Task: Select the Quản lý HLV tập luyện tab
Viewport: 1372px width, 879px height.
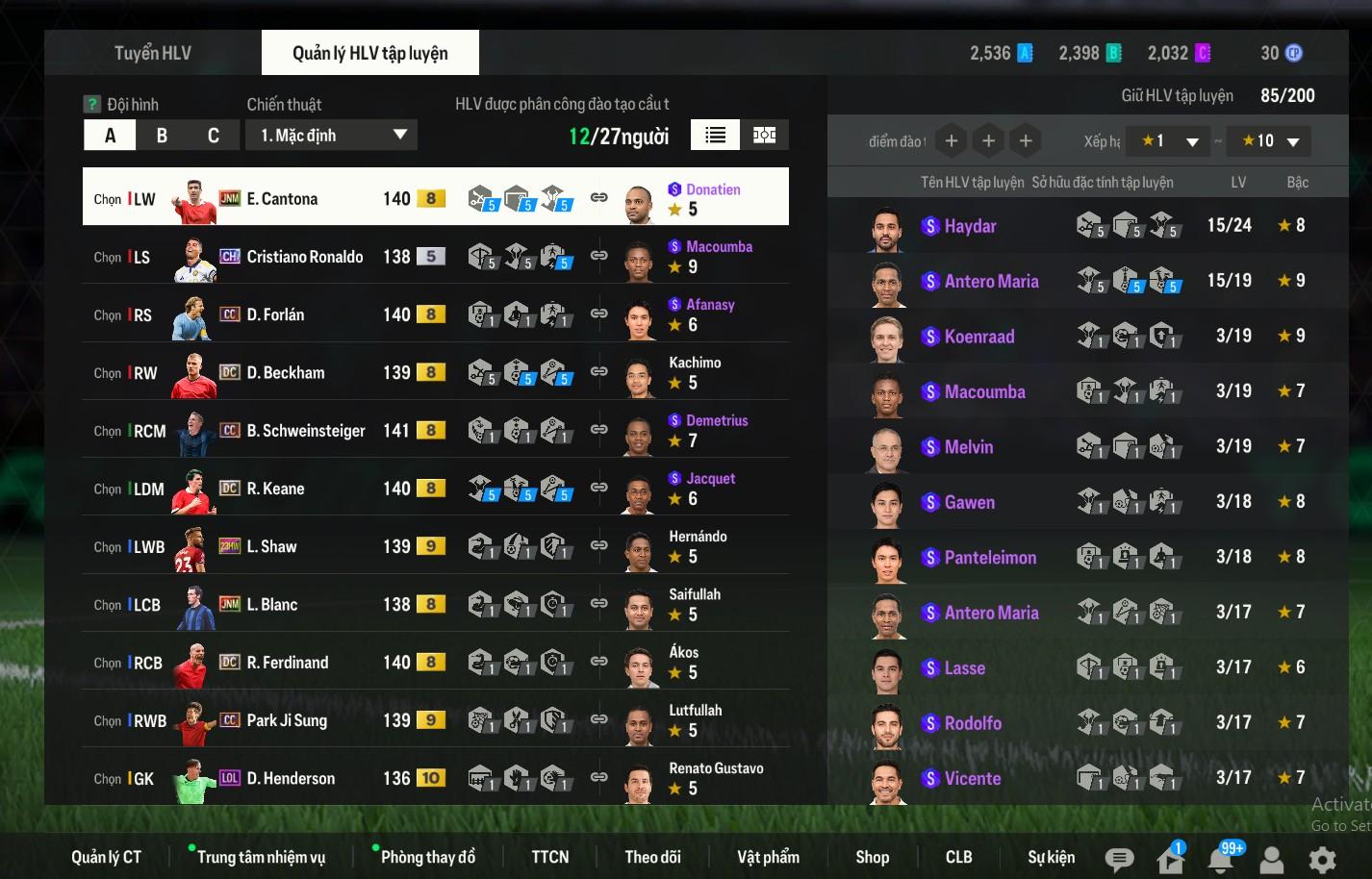Action: [369, 53]
